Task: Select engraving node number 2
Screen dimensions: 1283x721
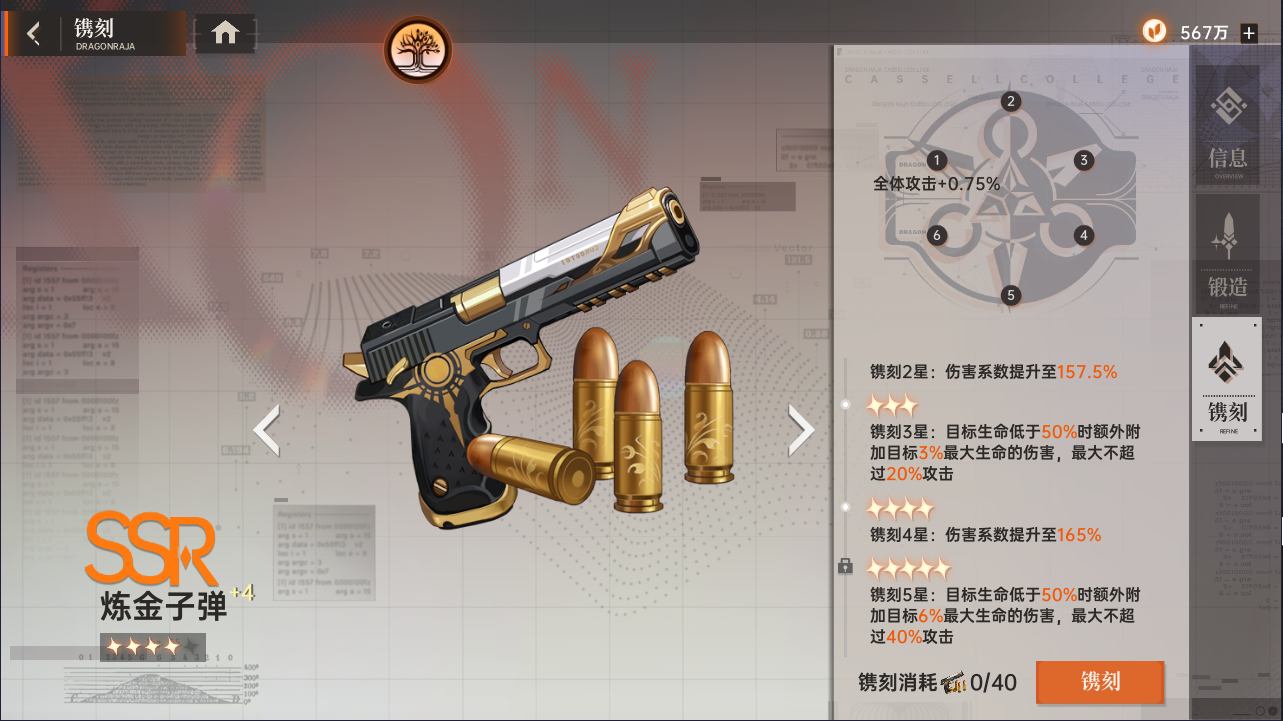Action: point(1011,101)
